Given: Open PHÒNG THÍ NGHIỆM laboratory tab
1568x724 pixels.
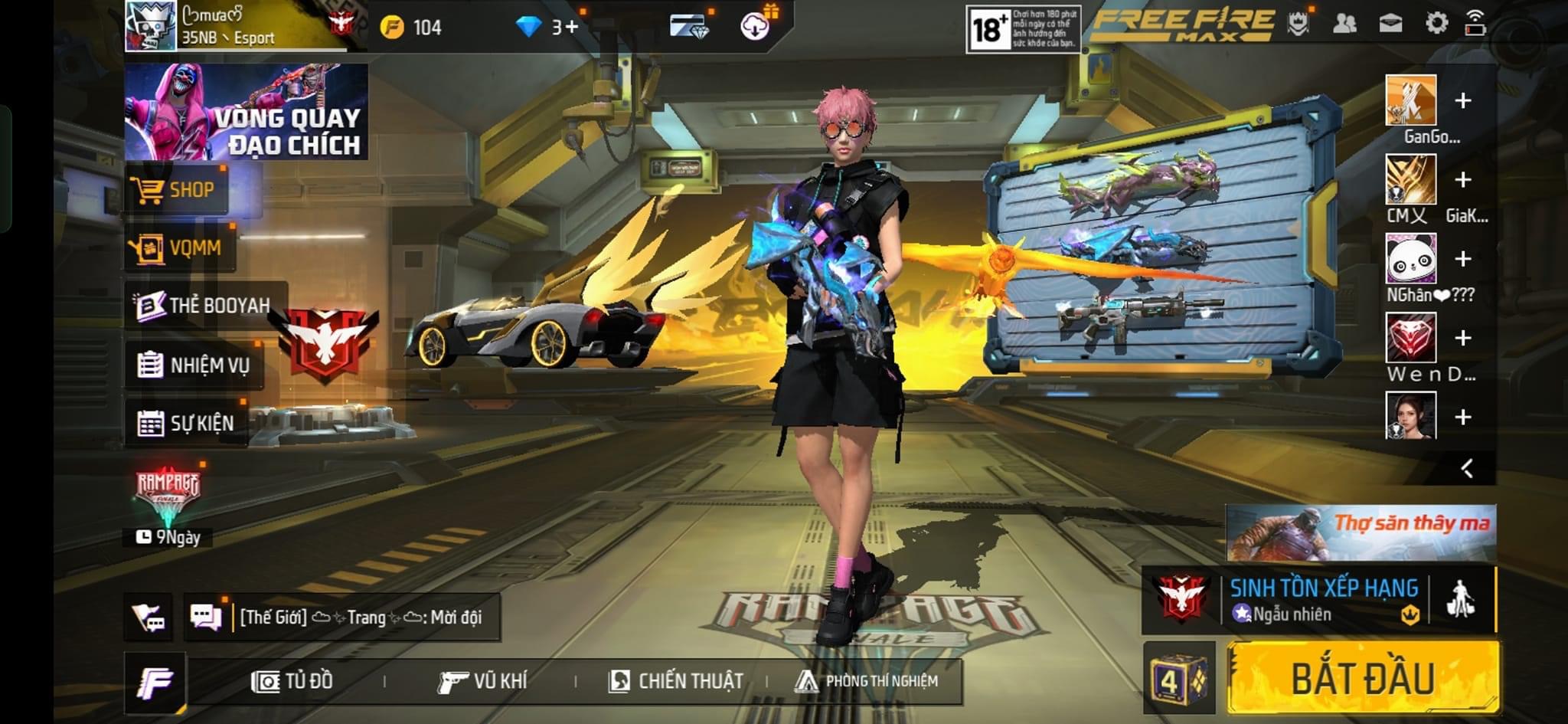Looking at the screenshot, I should (867, 681).
